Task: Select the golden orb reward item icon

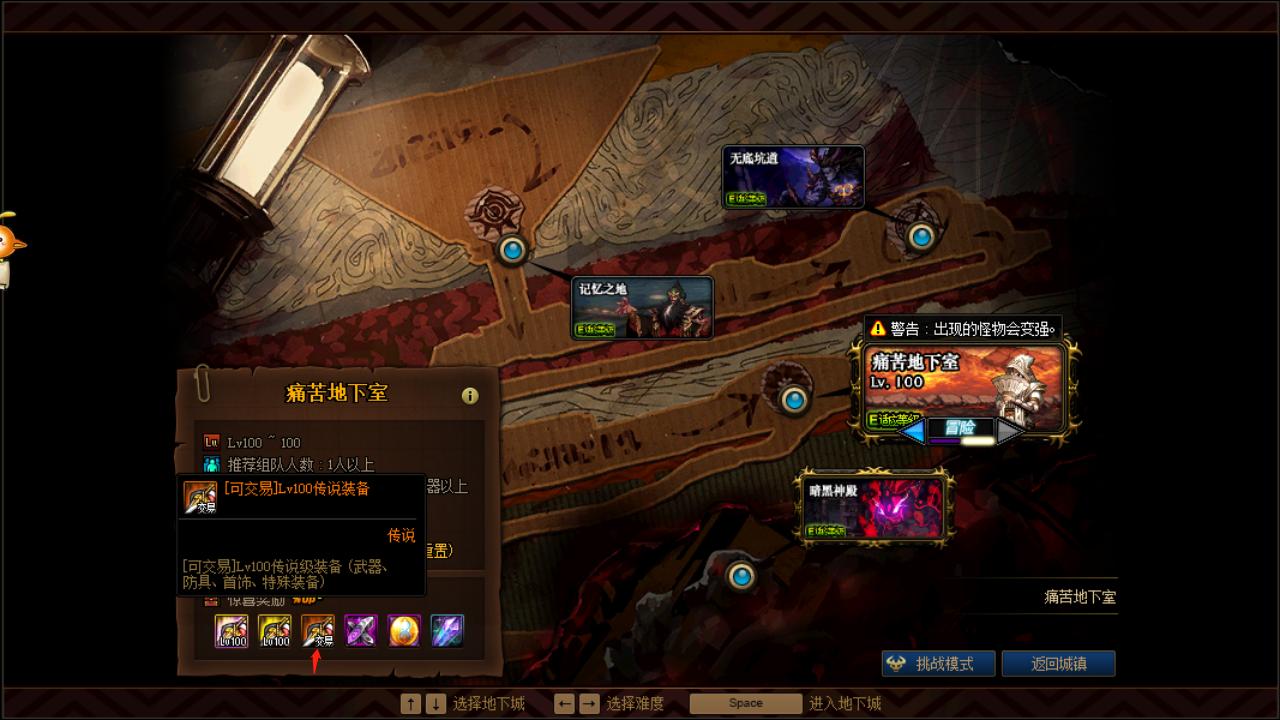Action: [405, 631]
